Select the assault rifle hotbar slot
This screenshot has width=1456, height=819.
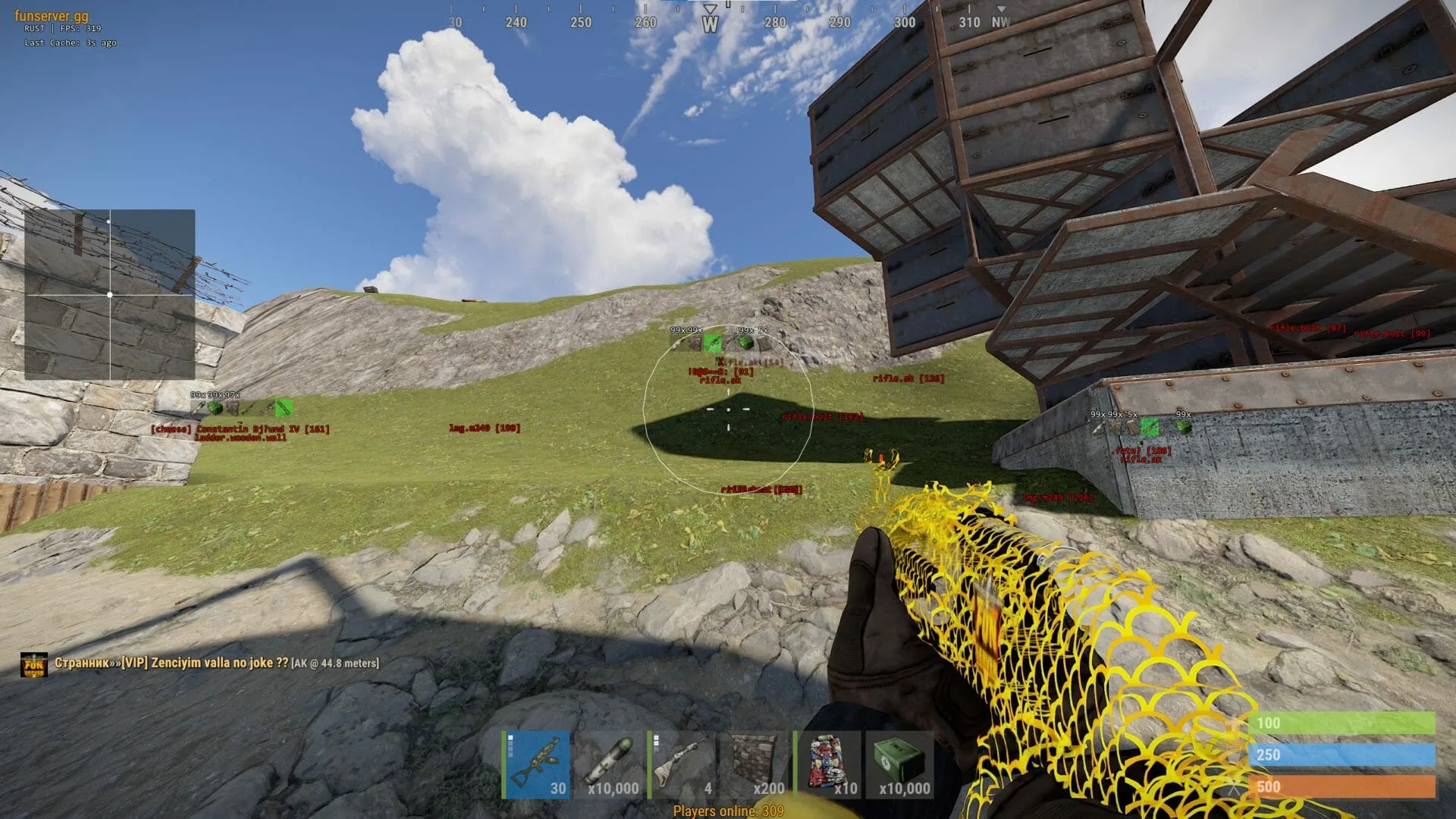click(536, 764)
